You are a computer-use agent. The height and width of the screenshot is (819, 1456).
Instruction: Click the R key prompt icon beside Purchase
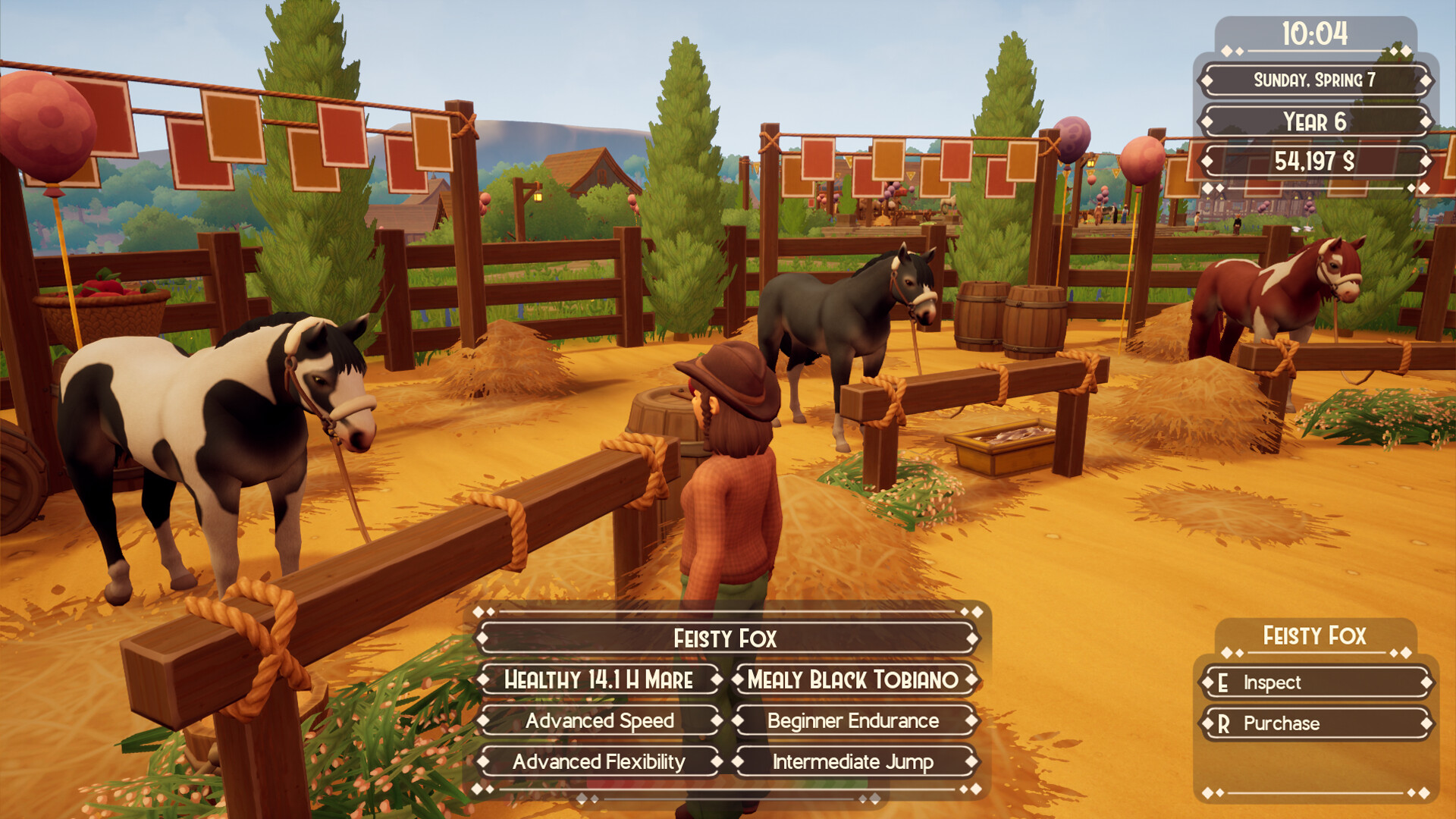(x=1223, y=723)
